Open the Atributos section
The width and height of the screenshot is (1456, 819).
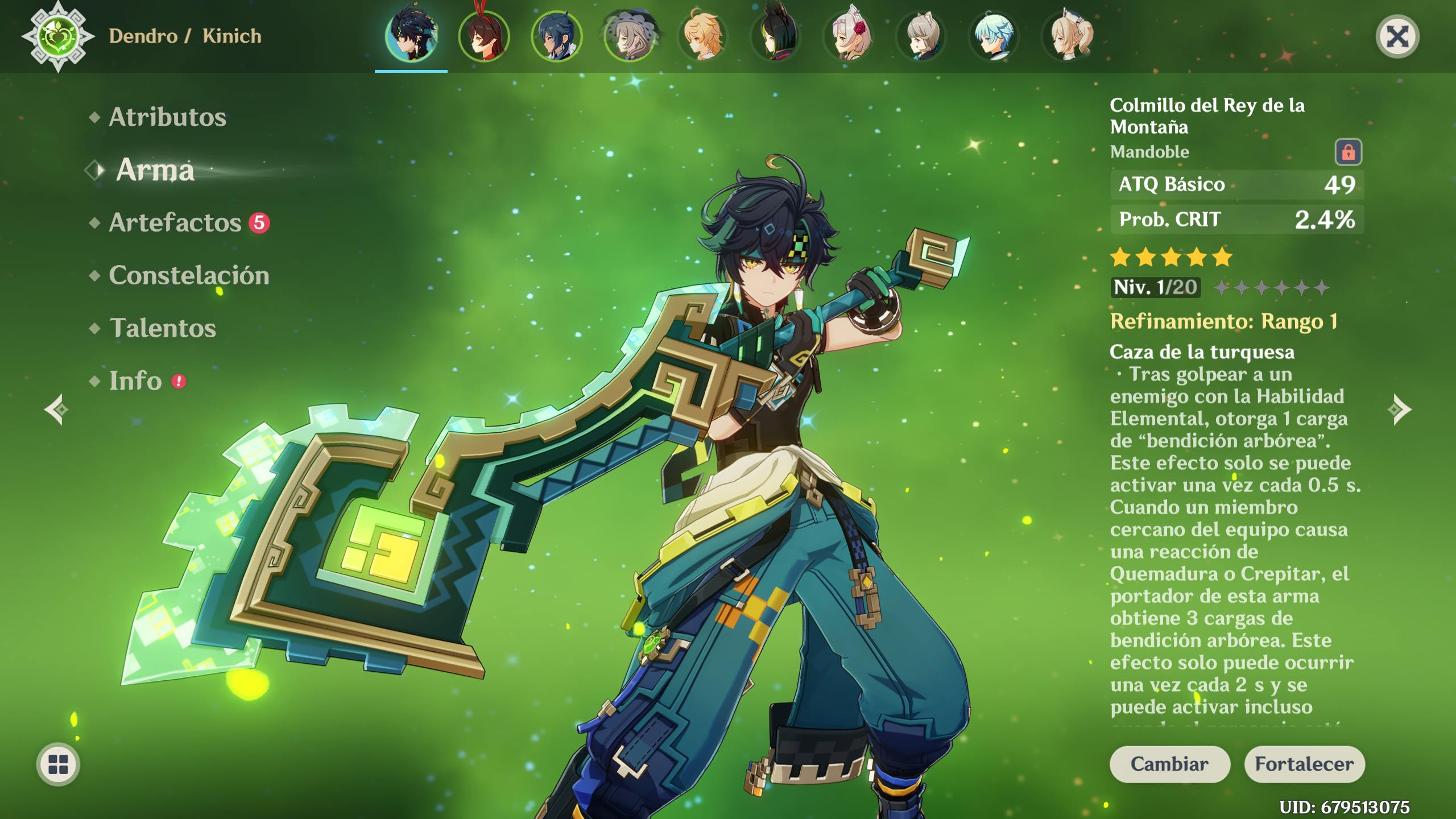(x=167, y=117)
